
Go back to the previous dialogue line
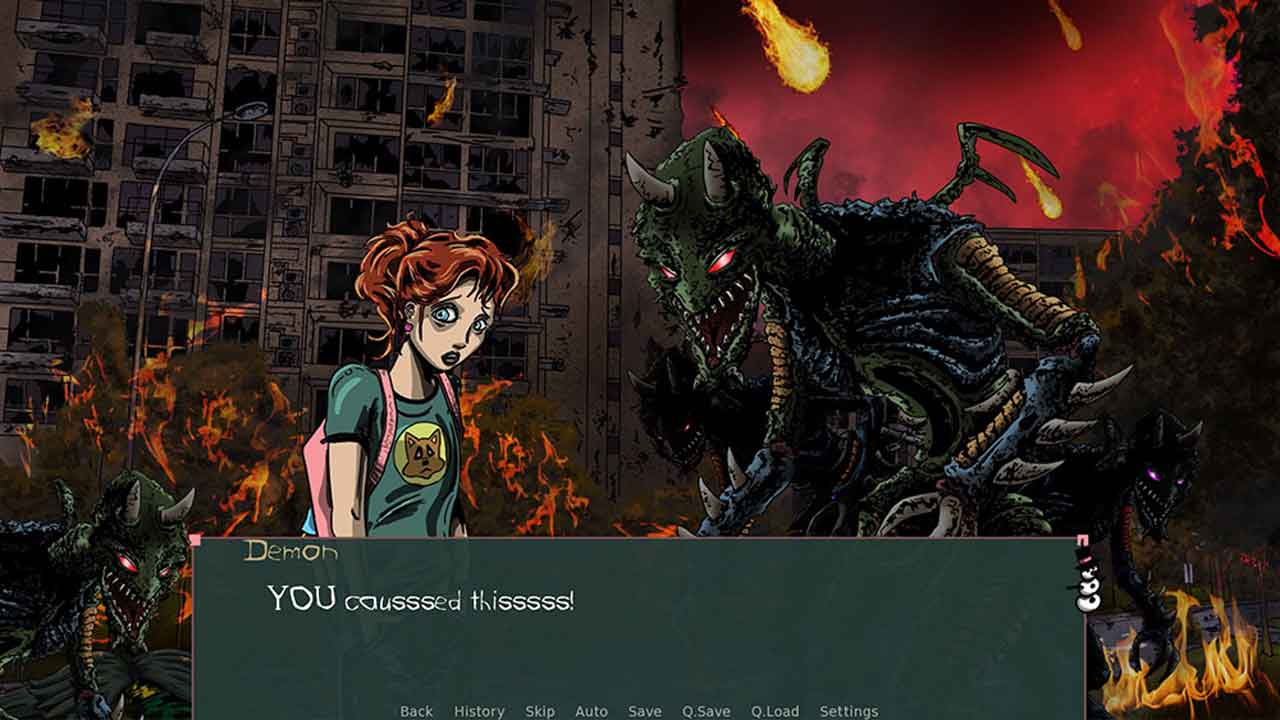click(x=416, y=711)
